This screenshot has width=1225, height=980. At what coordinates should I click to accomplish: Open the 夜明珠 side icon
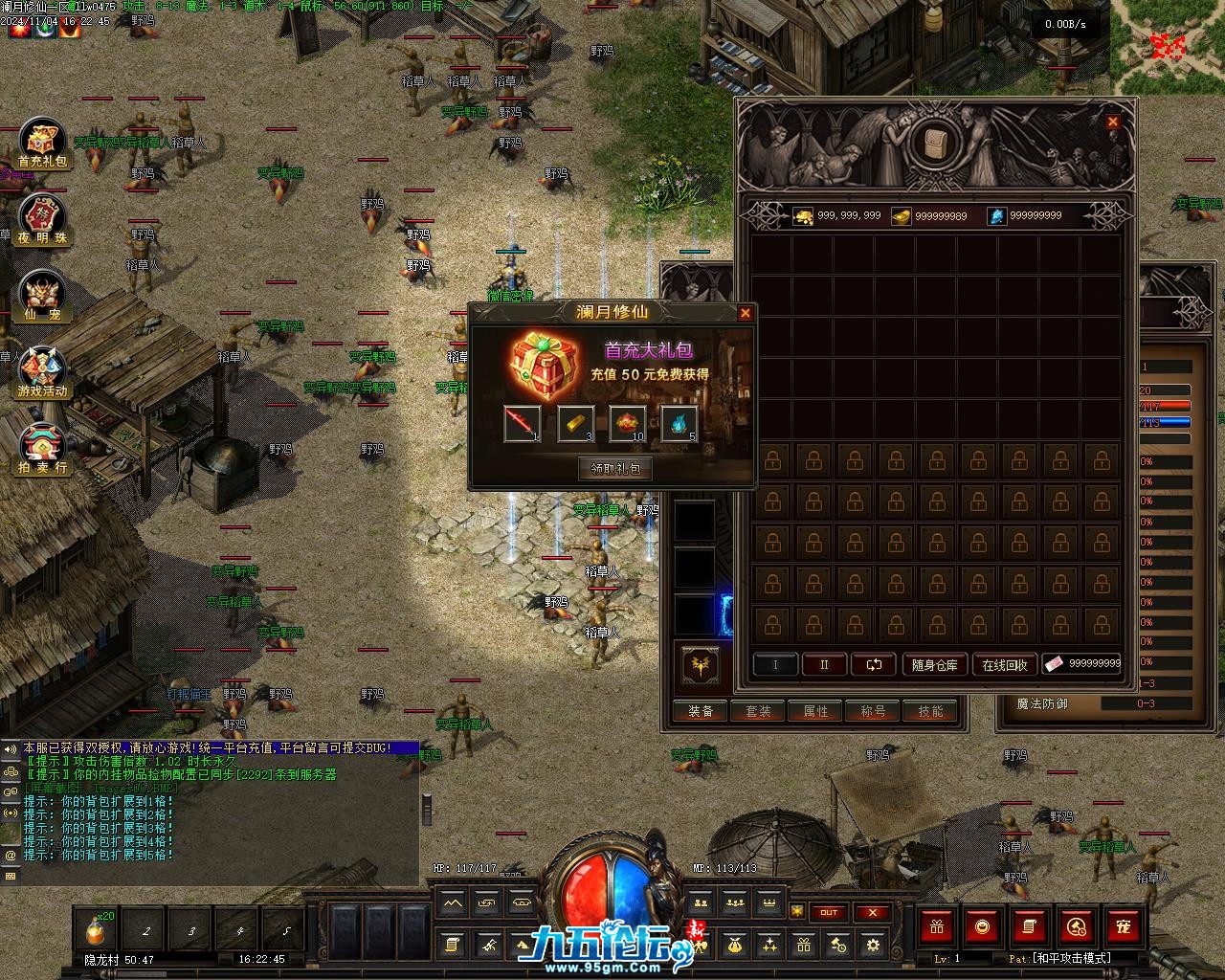(x=42, y=221)
